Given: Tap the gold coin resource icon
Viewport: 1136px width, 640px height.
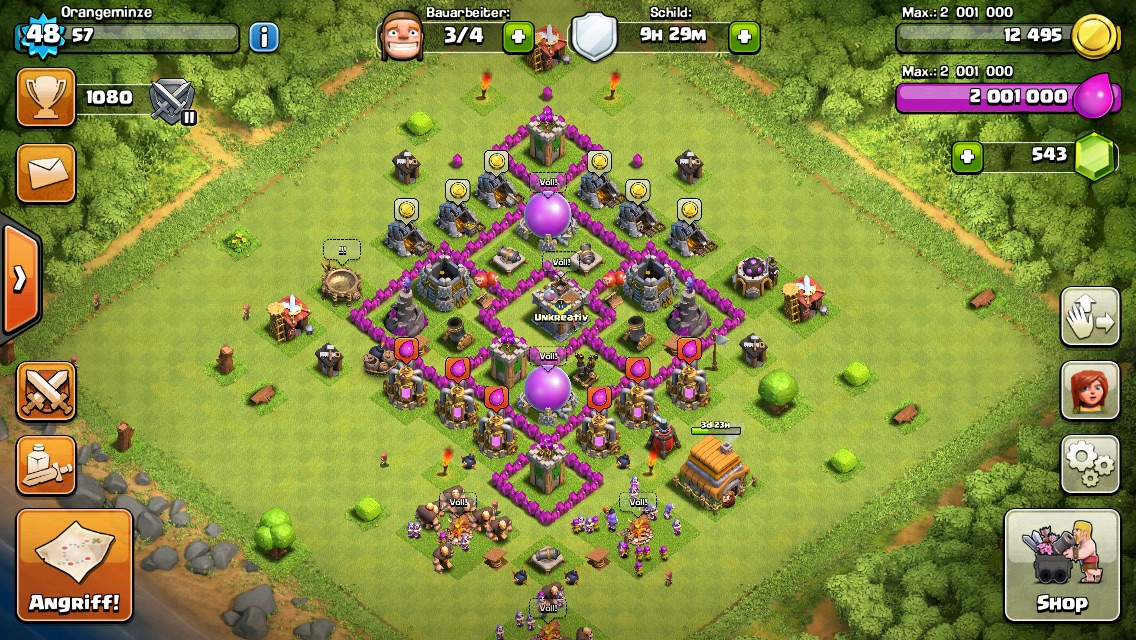Looking at the screenshot, I should coord(1094,37).
